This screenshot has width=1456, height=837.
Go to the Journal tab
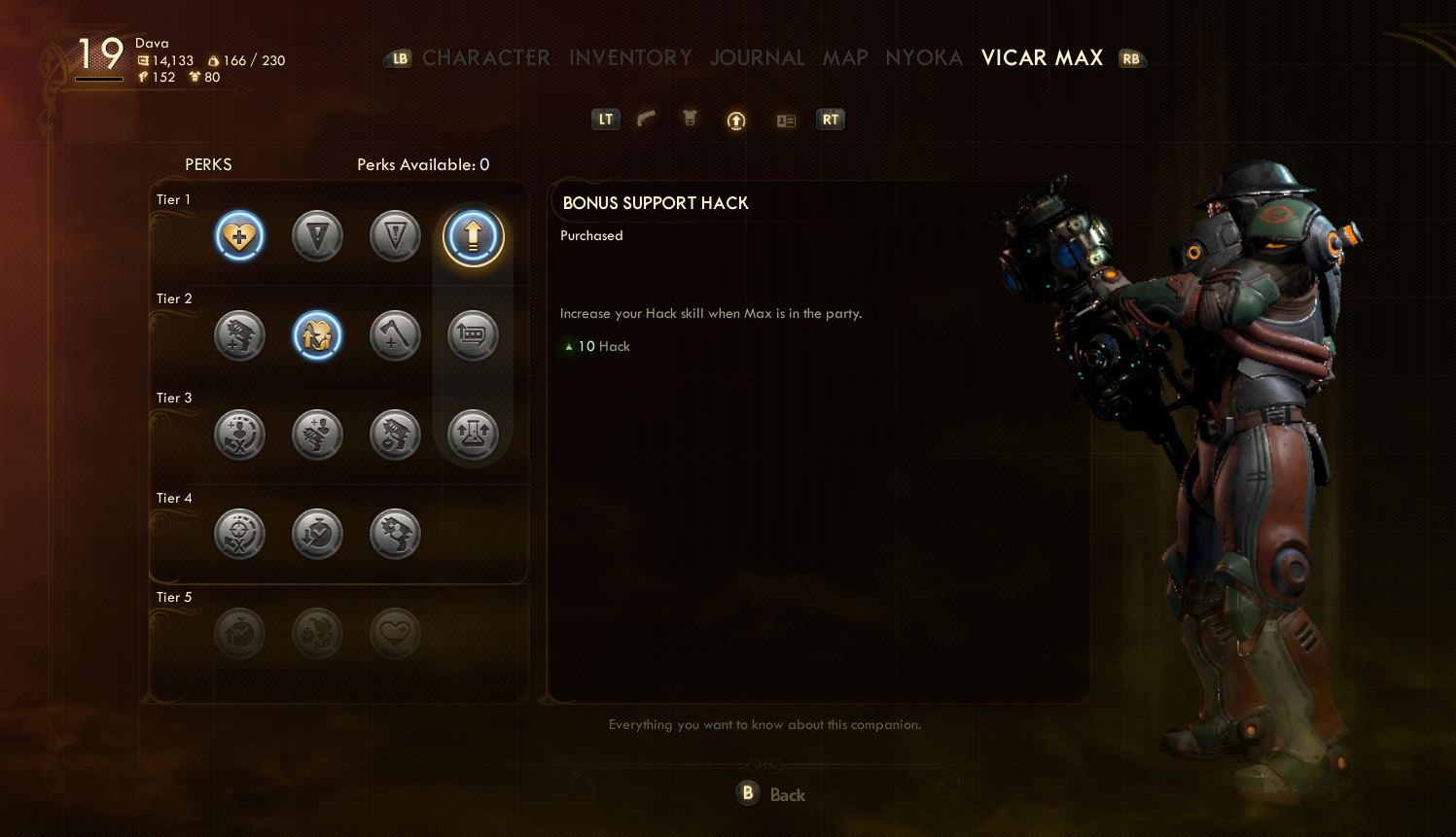pos(757,58)
